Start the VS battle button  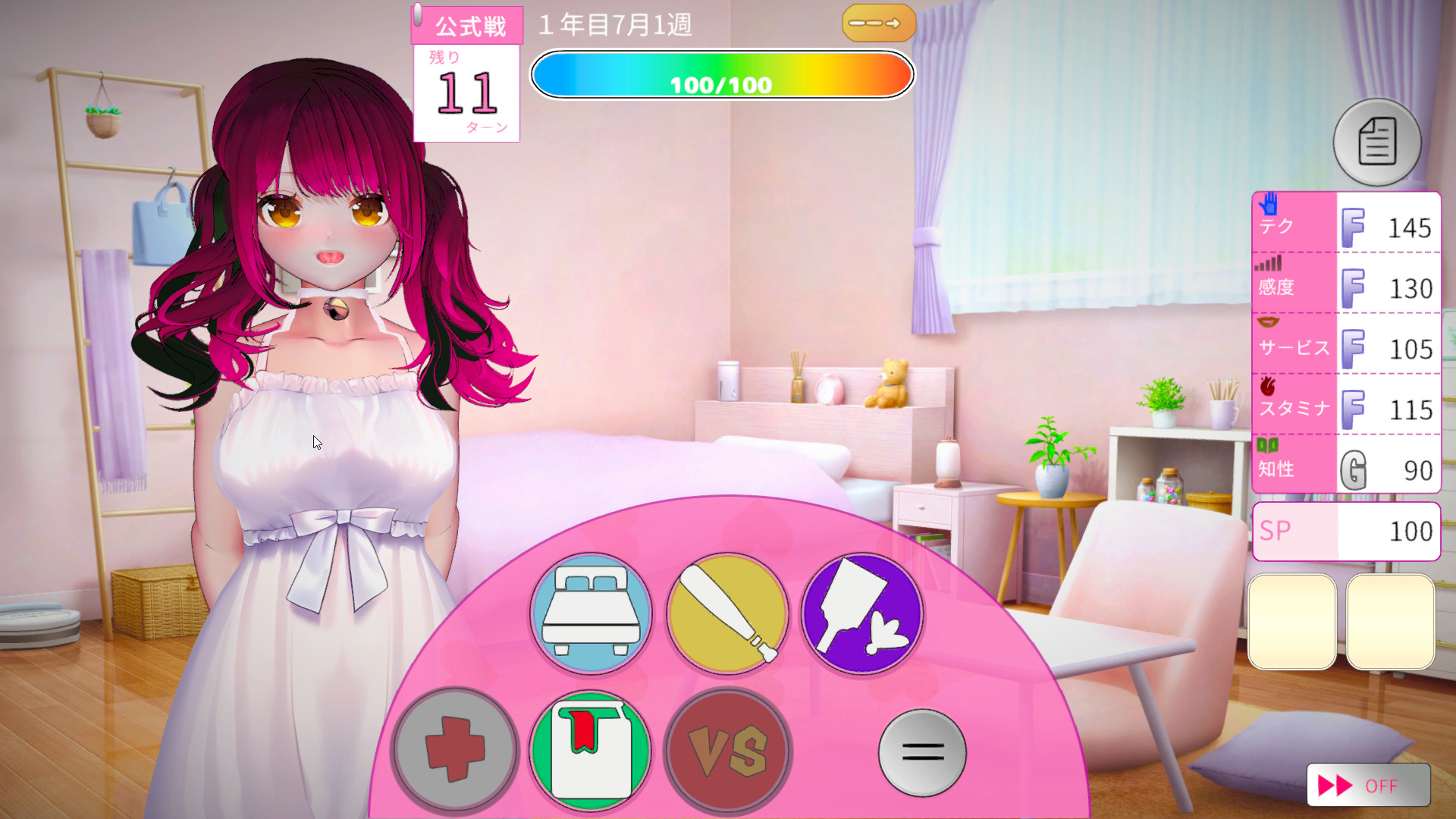point(727,750)
